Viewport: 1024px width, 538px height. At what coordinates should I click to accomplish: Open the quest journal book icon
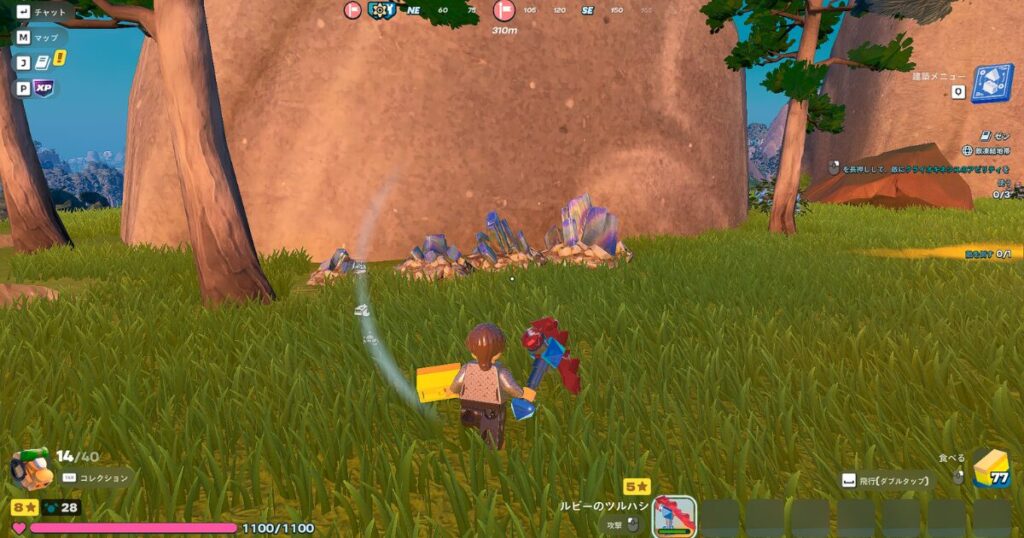[x=44, y=62]
